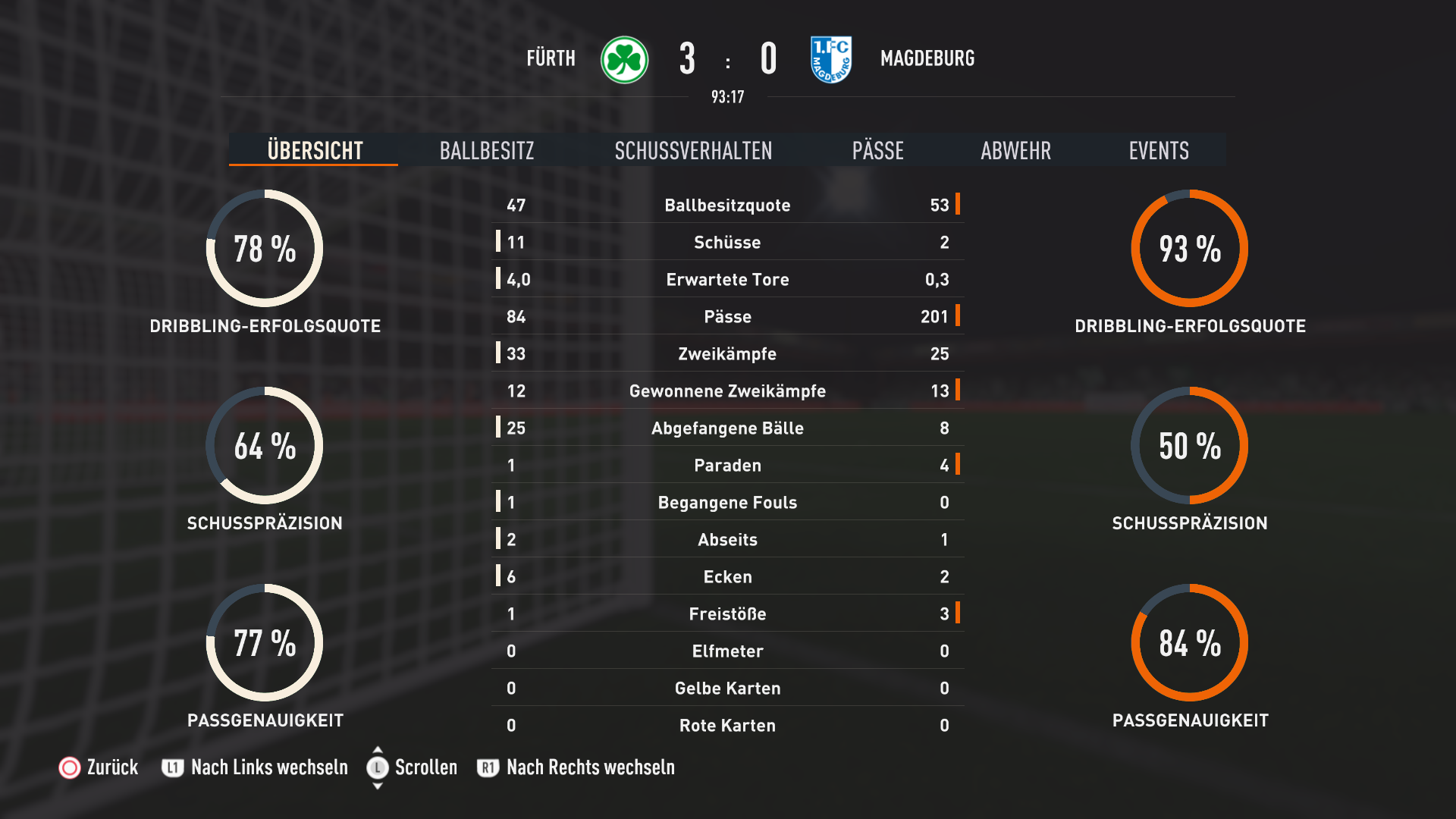Viewport: 1456px width, 819px height.
Task: Show the Pässe statistics tab
Action: tap(877, 150)
